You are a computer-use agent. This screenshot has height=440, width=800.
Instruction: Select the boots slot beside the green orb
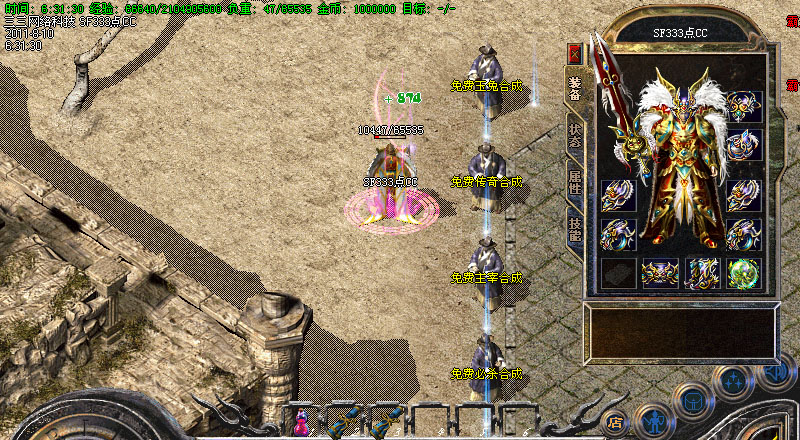[701, 273]
